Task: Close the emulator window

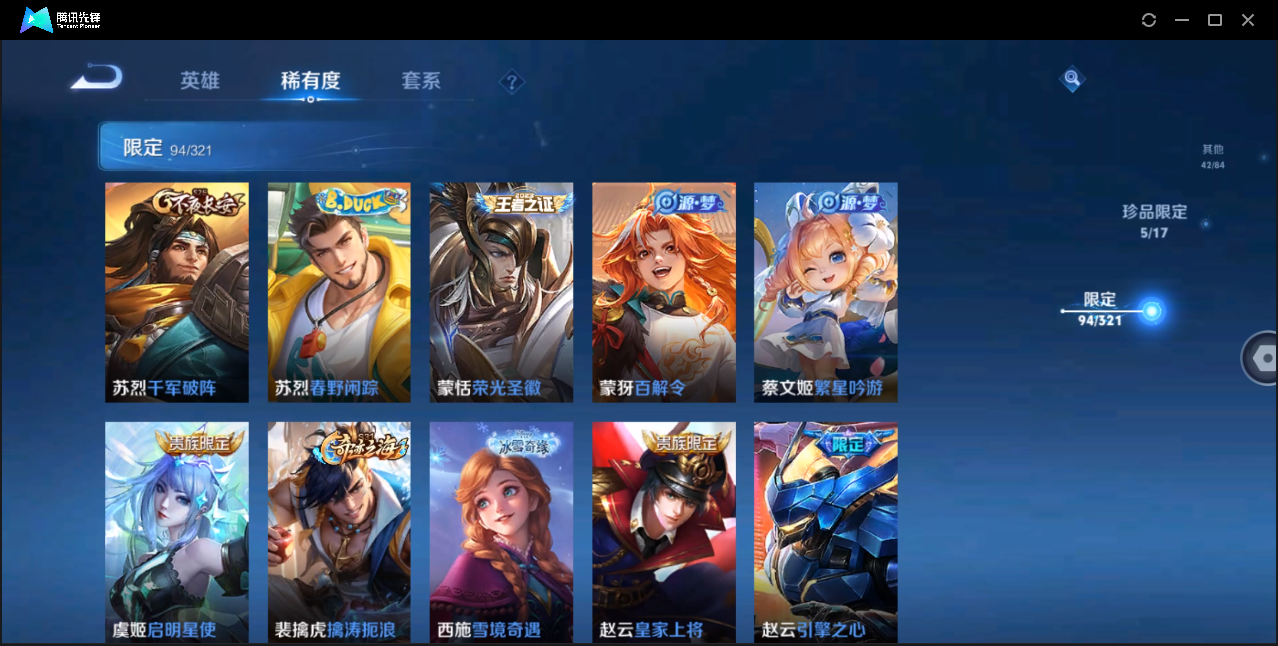Action: [x=1248, y=20]
